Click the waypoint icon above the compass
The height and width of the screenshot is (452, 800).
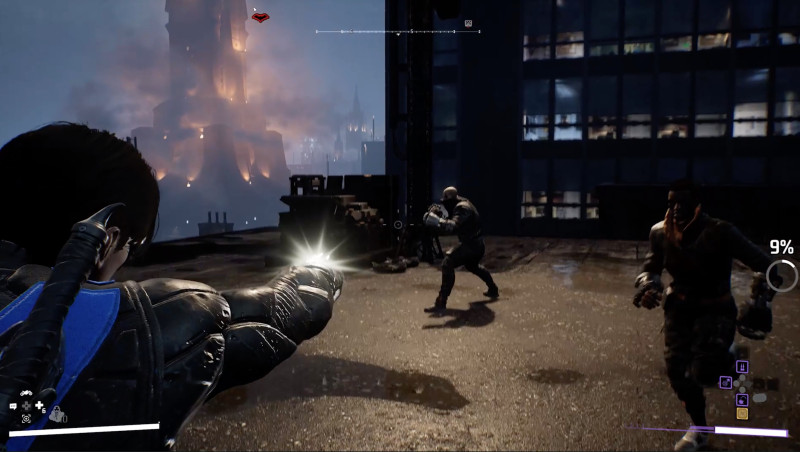pyautogui.click(x=467, y=22)
